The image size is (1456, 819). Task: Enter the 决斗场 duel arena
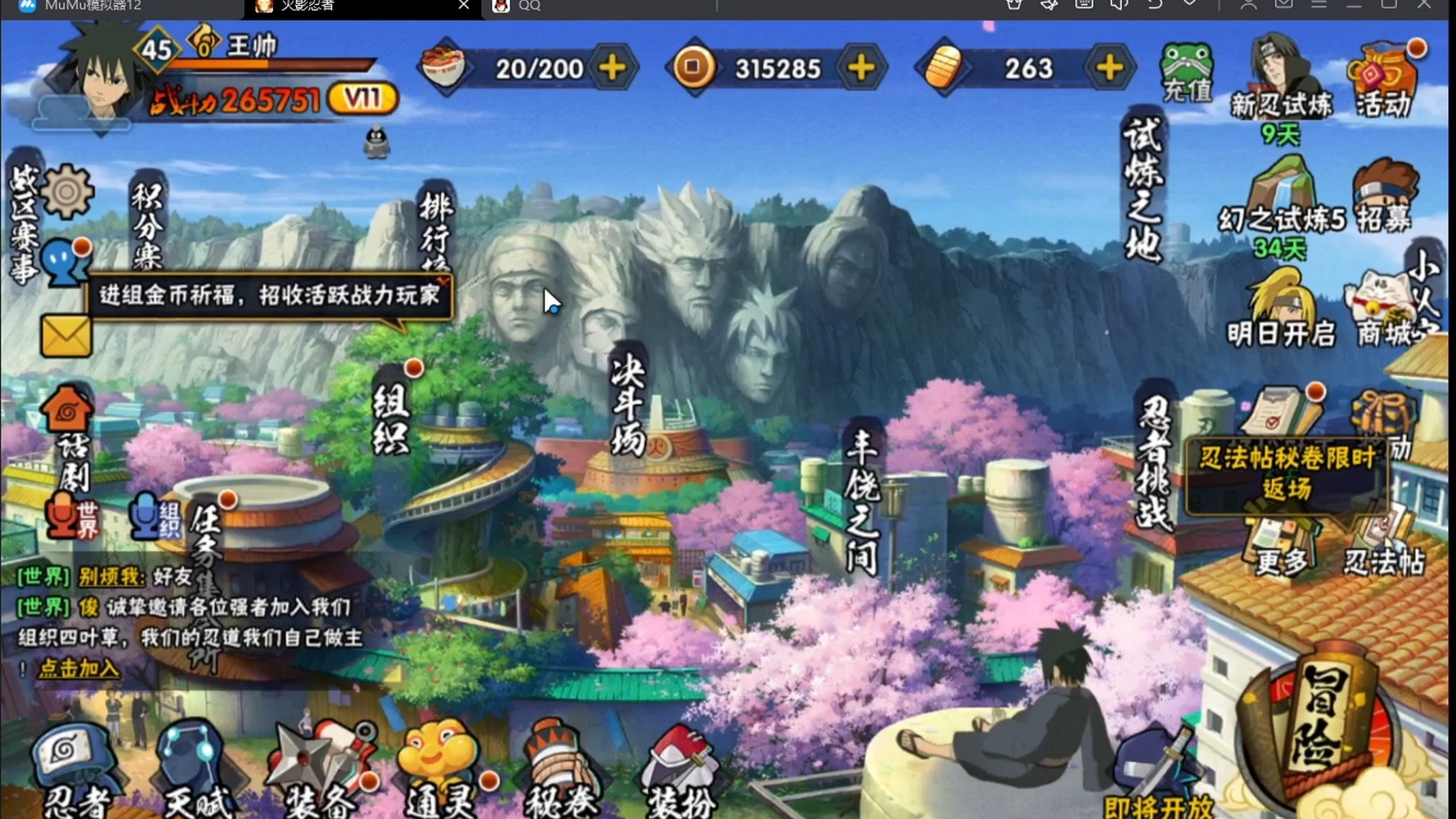(x=628, y=405)
